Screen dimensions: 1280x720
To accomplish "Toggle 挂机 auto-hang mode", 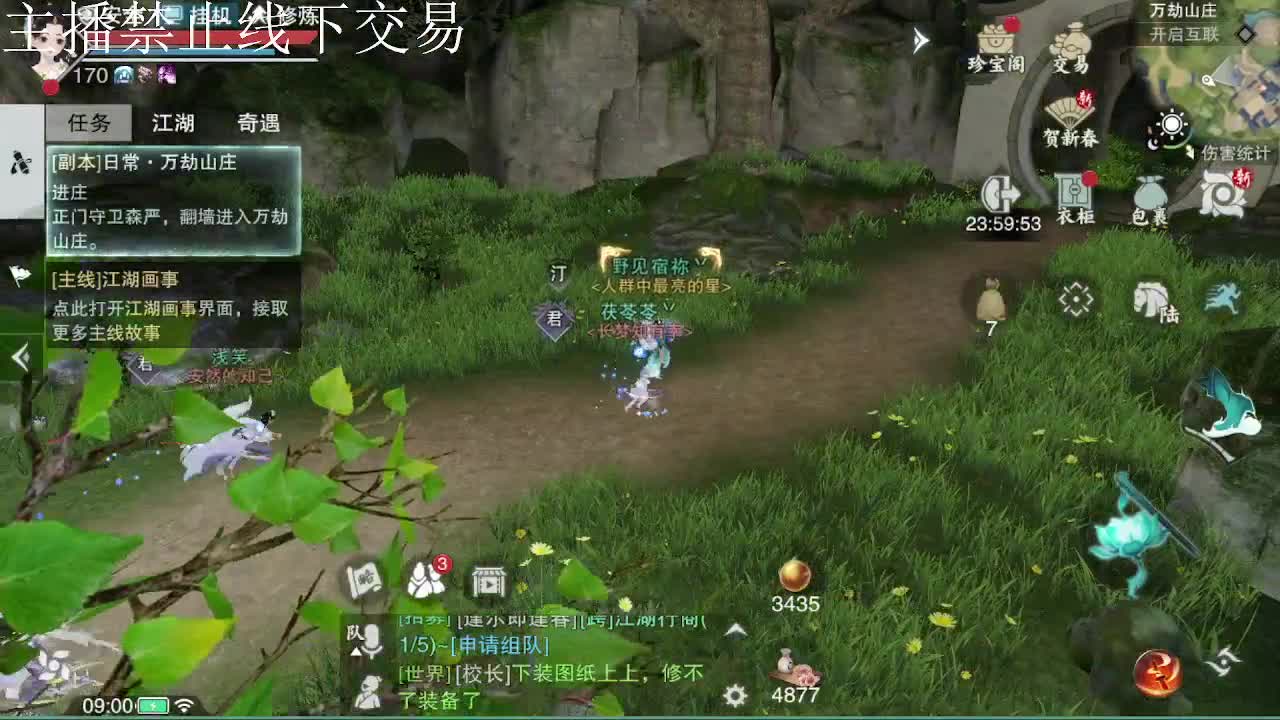I will pos(210,15).
